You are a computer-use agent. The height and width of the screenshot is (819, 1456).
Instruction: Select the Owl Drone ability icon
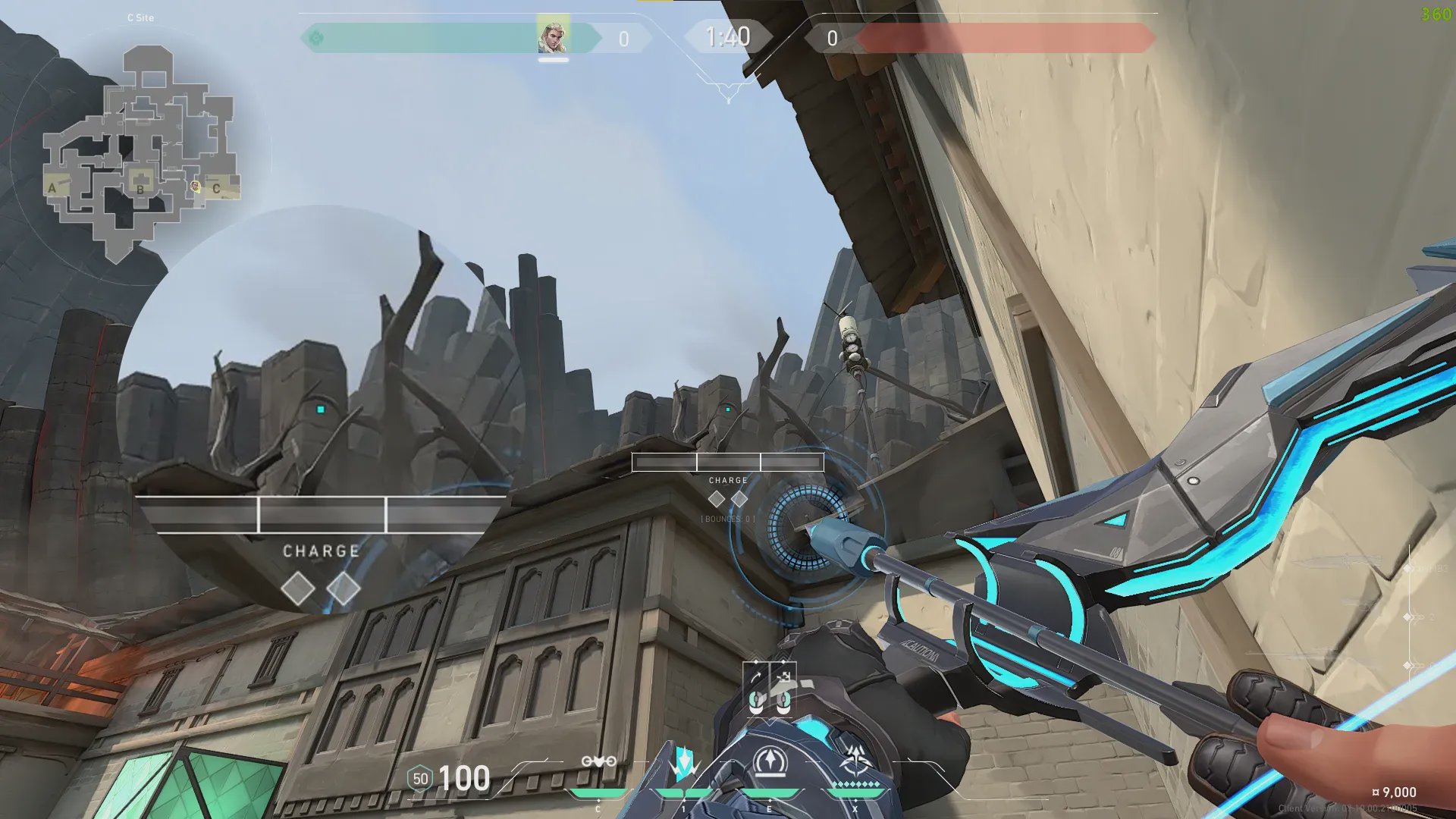pos(598,762)
